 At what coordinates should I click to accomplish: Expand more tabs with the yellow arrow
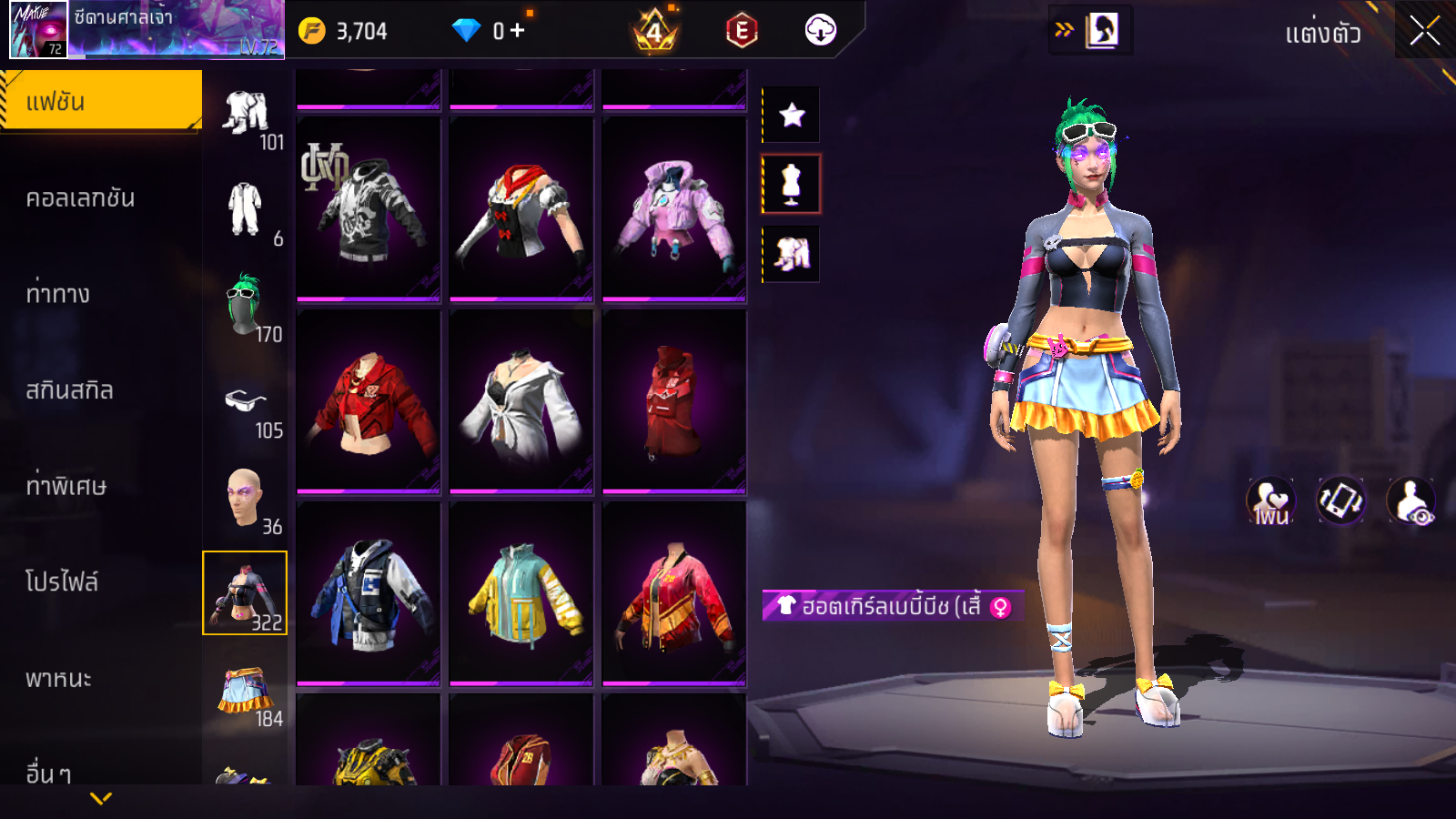tap(101, 798)
